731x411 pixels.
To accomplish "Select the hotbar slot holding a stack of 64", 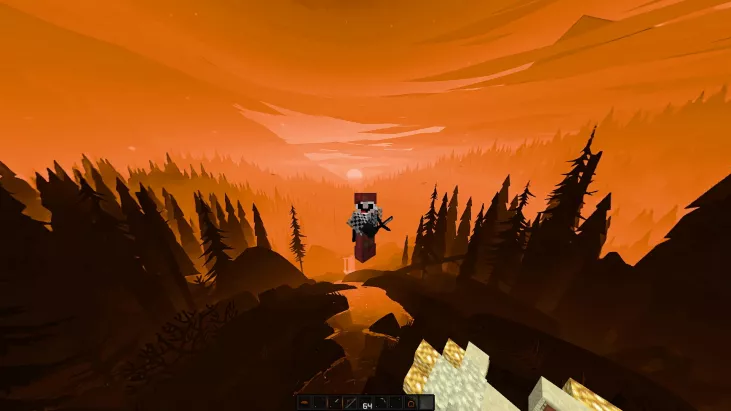I will 365,403.
